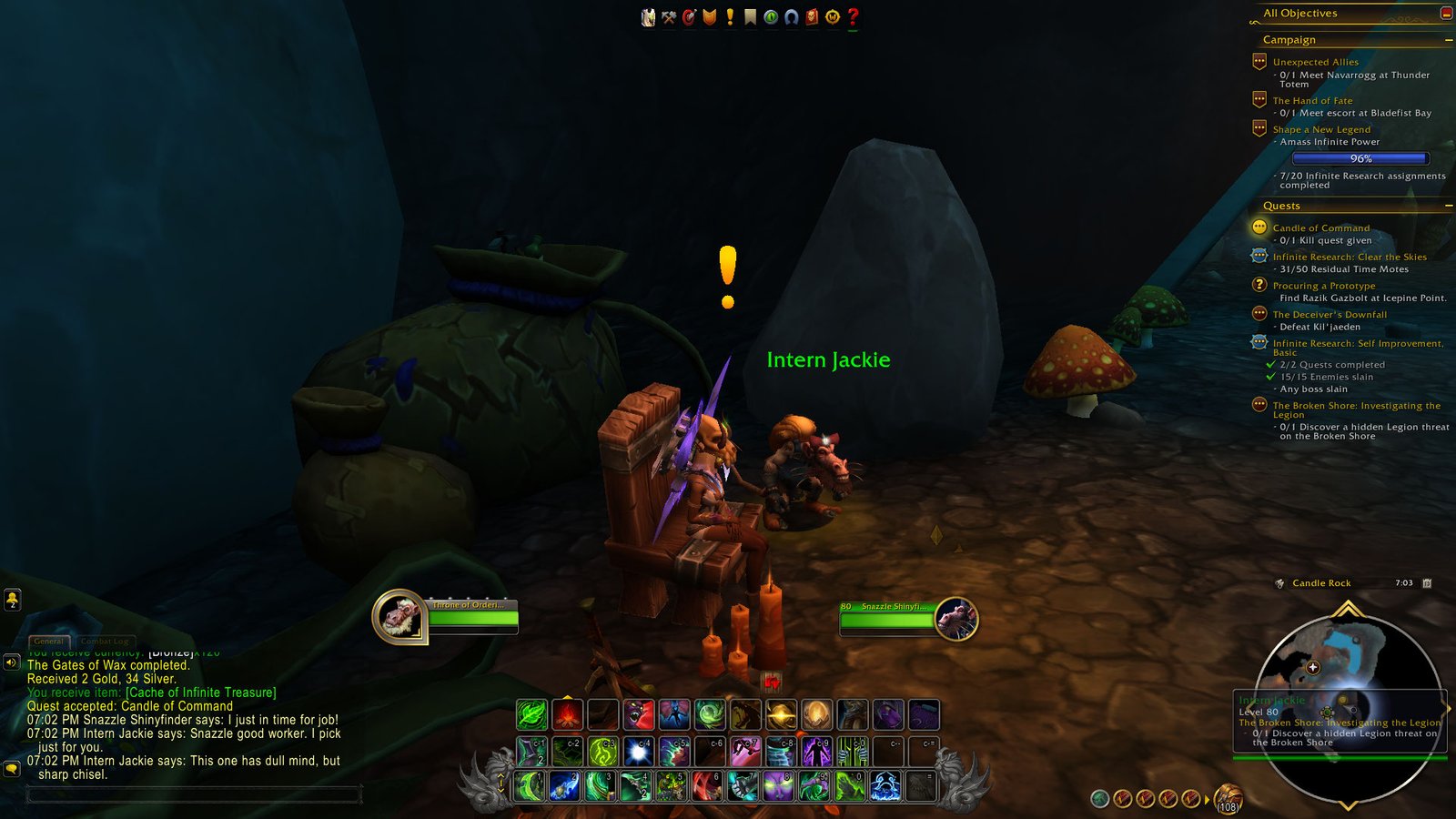Open the calendar button beside the clock
The height and width of the screenshot is (819, 1456).
coord(1427,583)
